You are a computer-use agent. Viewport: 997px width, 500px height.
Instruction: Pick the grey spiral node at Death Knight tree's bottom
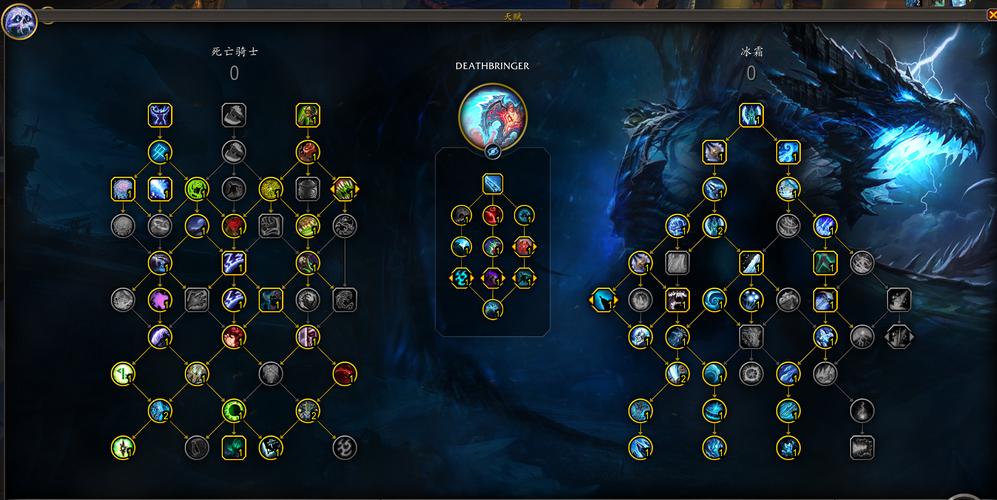pos(344,447)
